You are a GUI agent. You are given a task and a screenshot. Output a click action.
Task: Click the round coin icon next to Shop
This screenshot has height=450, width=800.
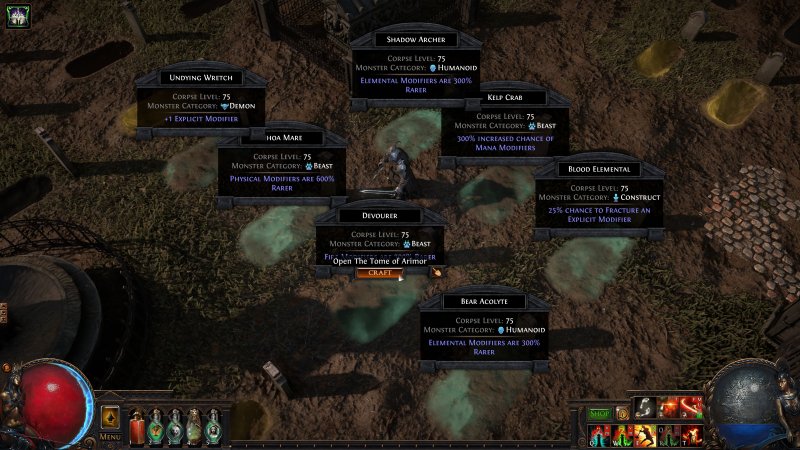(622, 413)
